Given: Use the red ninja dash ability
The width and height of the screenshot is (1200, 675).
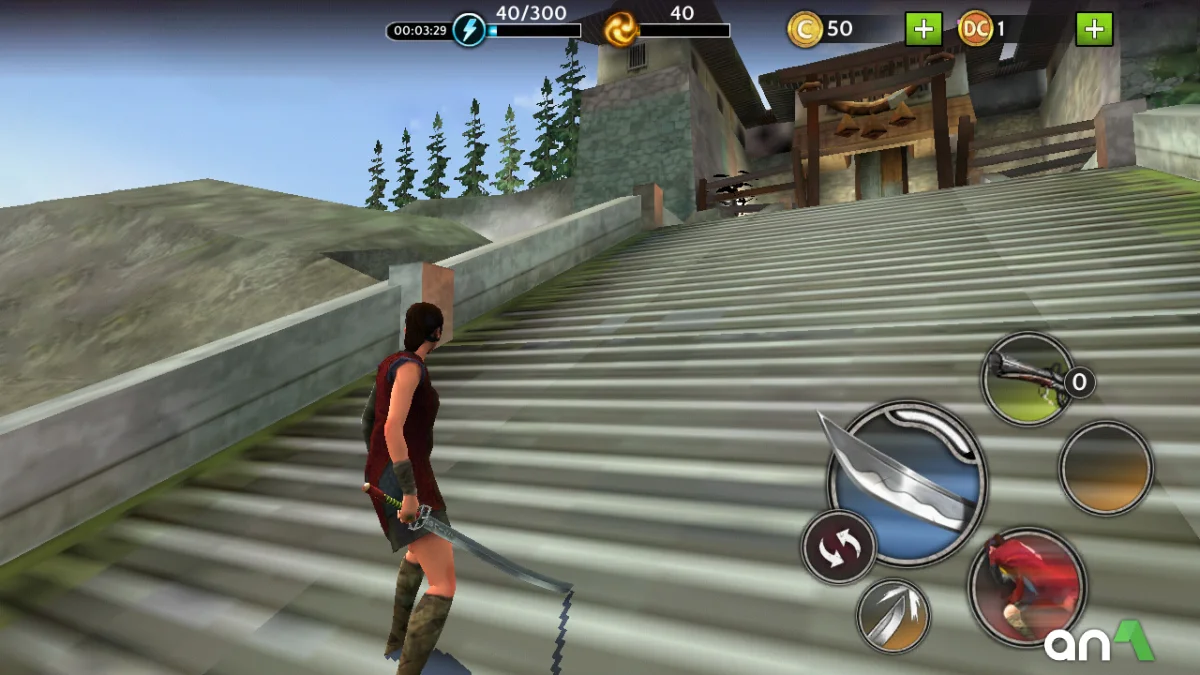Looking at the screenshot, I should tap(1027, 587).
